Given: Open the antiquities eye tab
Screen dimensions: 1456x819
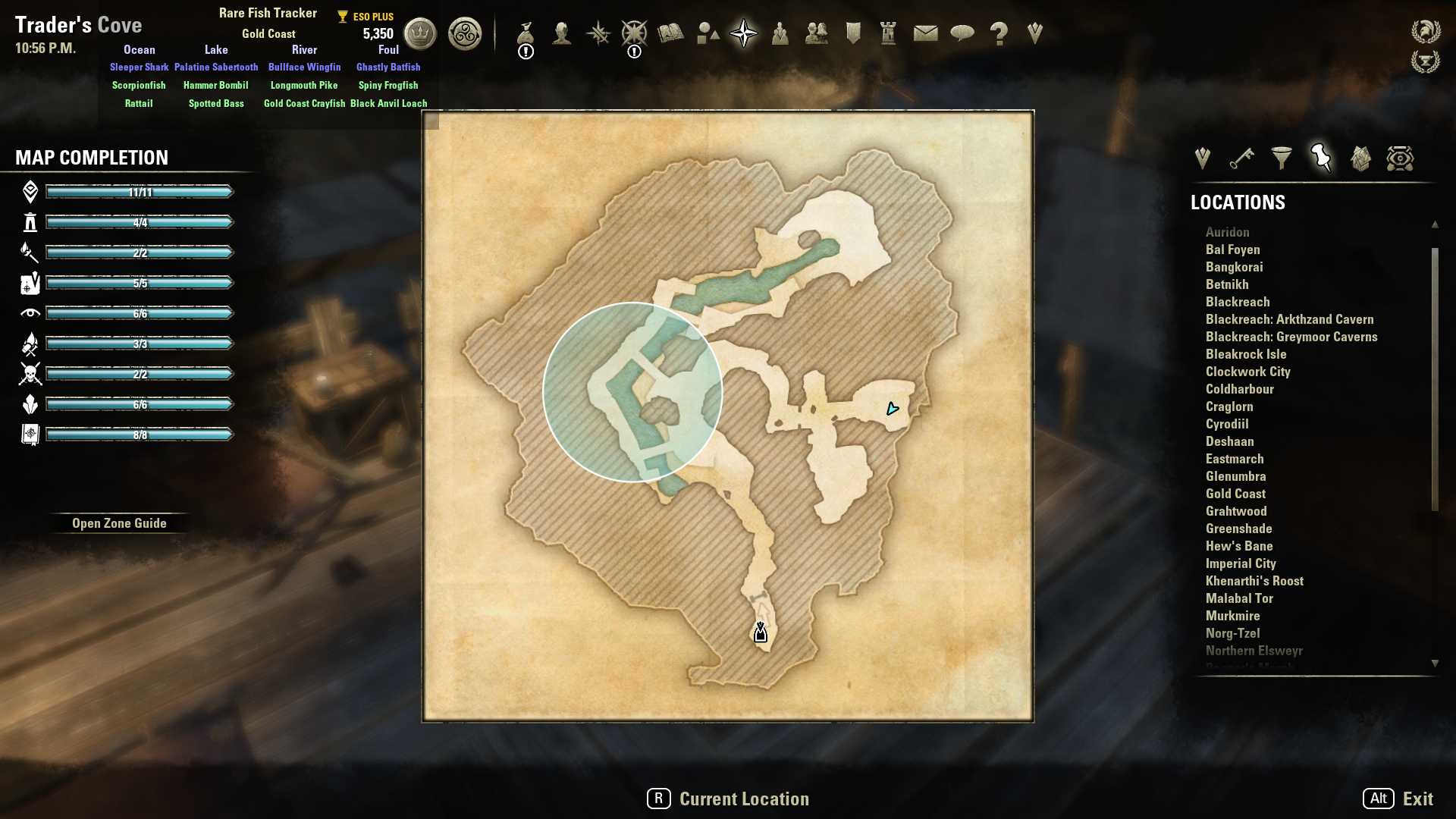Looking at the screenshot, I should tap(1400, 158).
